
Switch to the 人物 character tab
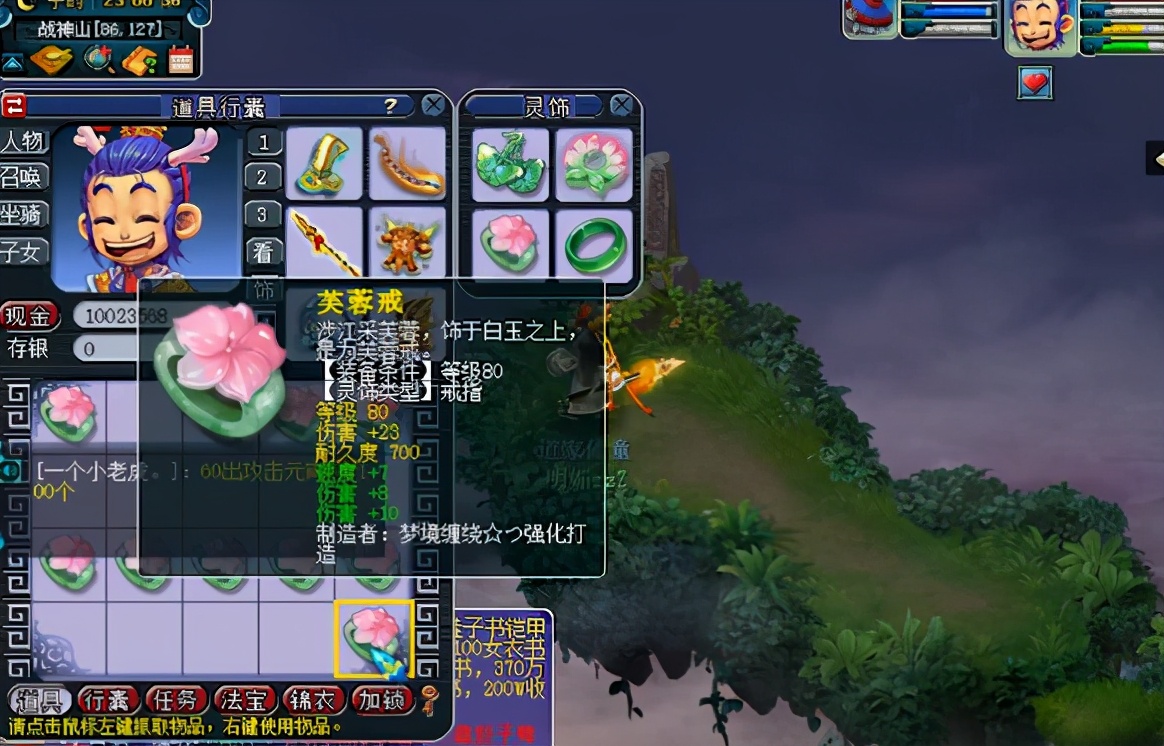pyautogui.click(x=23, y=141)
